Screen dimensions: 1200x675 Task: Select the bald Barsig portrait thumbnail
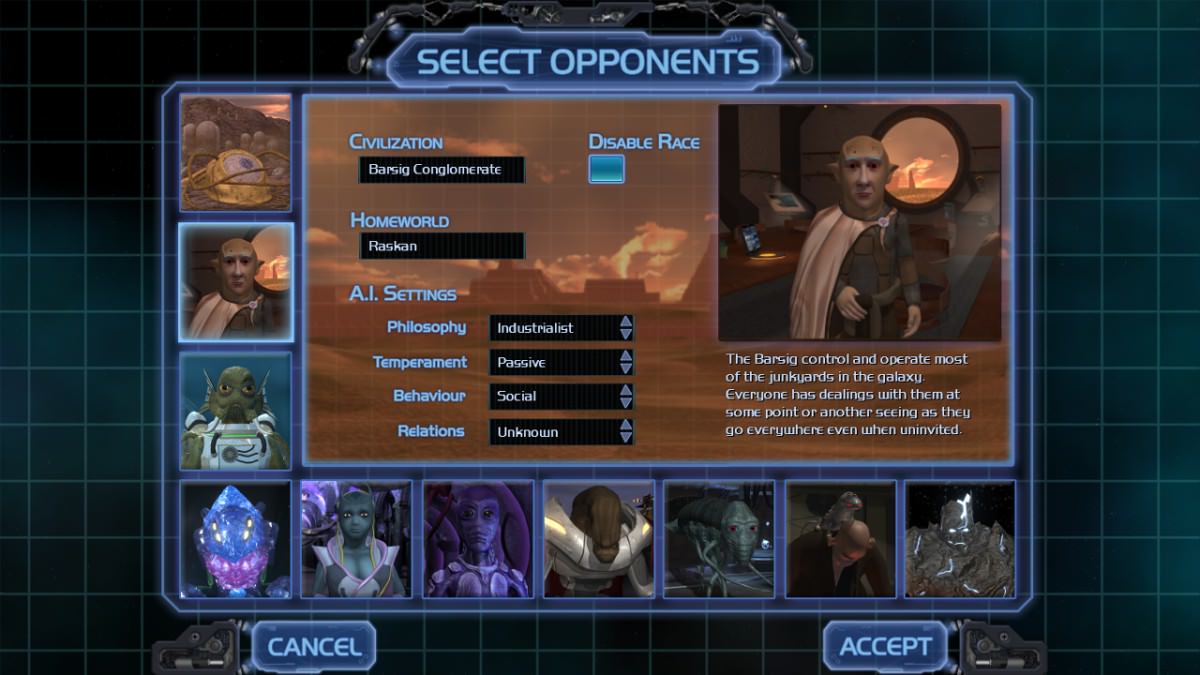pos(236,282)
